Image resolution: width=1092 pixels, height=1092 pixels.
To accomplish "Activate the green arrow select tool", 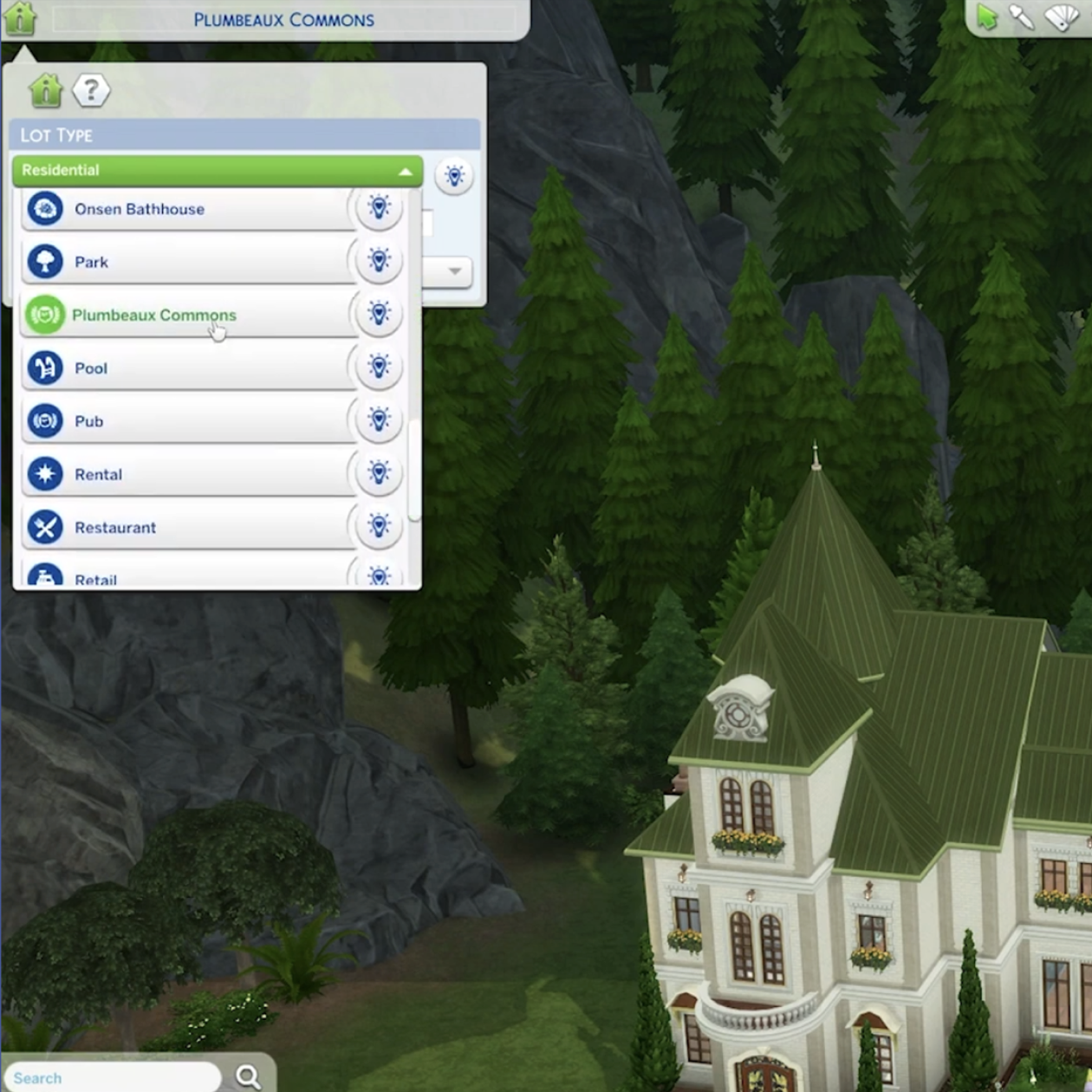I will [987, 16].
